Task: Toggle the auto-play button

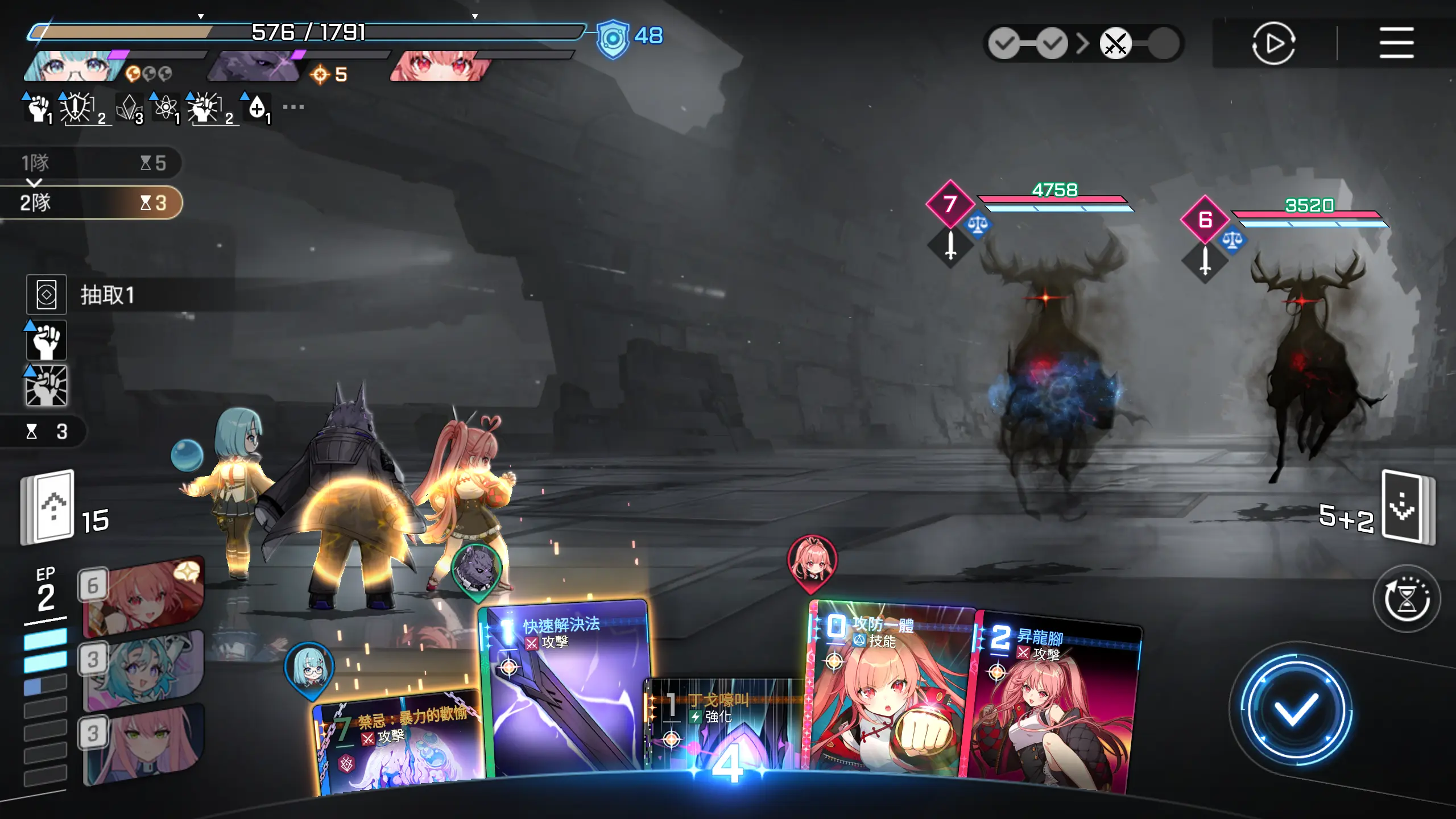Action: [x=1273, y=43]
